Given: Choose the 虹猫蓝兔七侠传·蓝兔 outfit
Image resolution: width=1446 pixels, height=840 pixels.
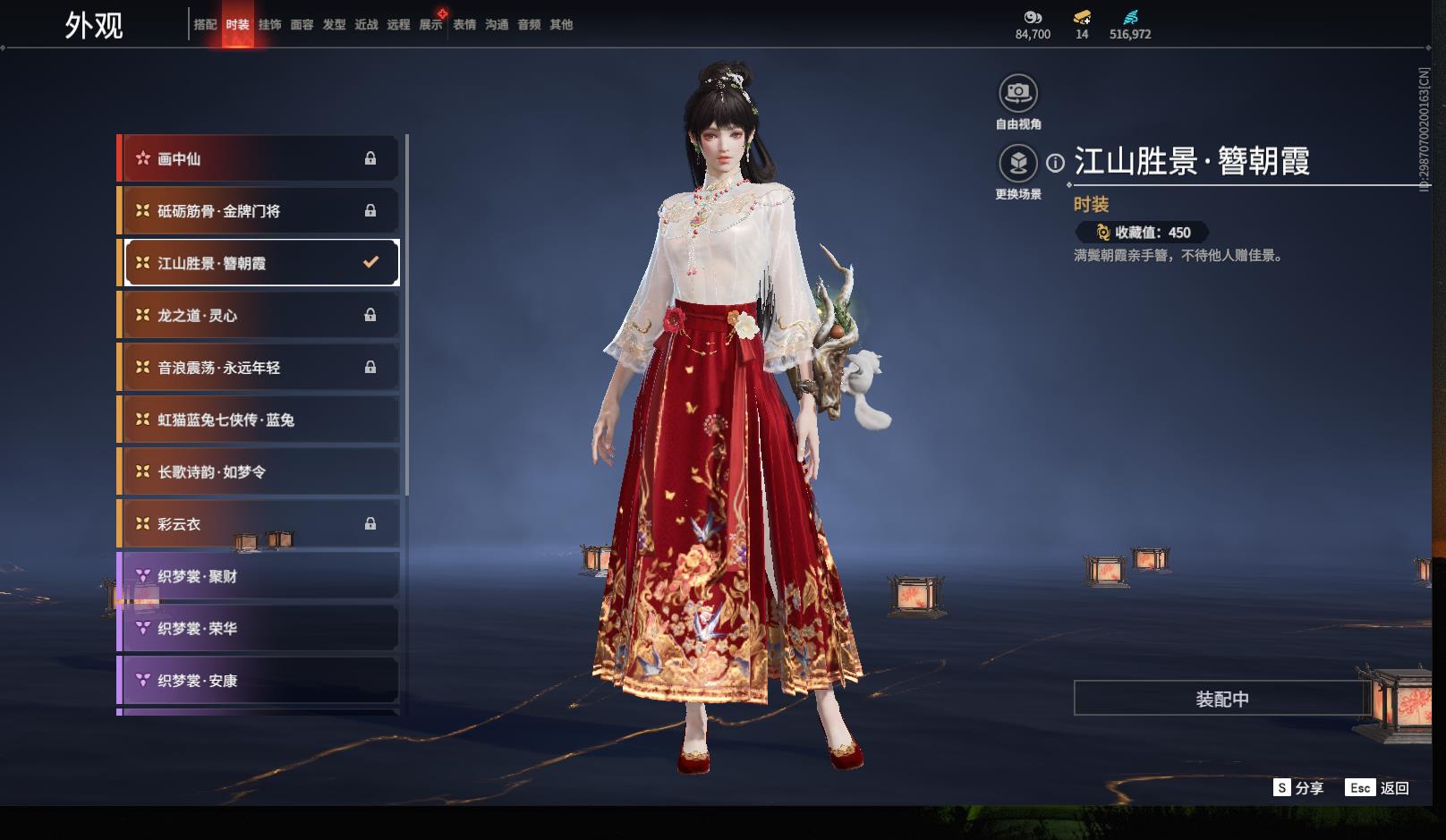Looking at the screenshot, I should click(259, 420).
